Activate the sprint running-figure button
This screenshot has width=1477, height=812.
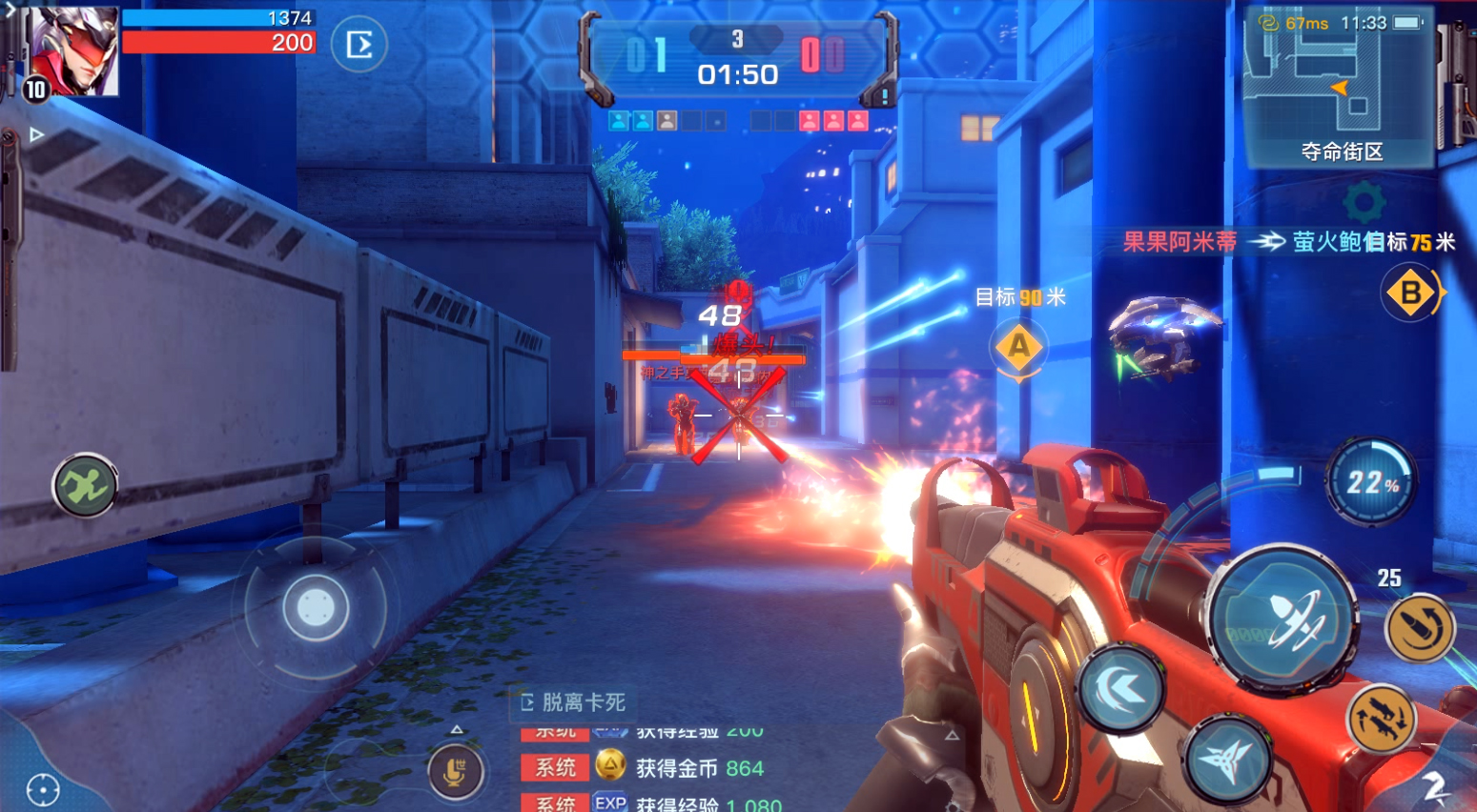(85, 486)
